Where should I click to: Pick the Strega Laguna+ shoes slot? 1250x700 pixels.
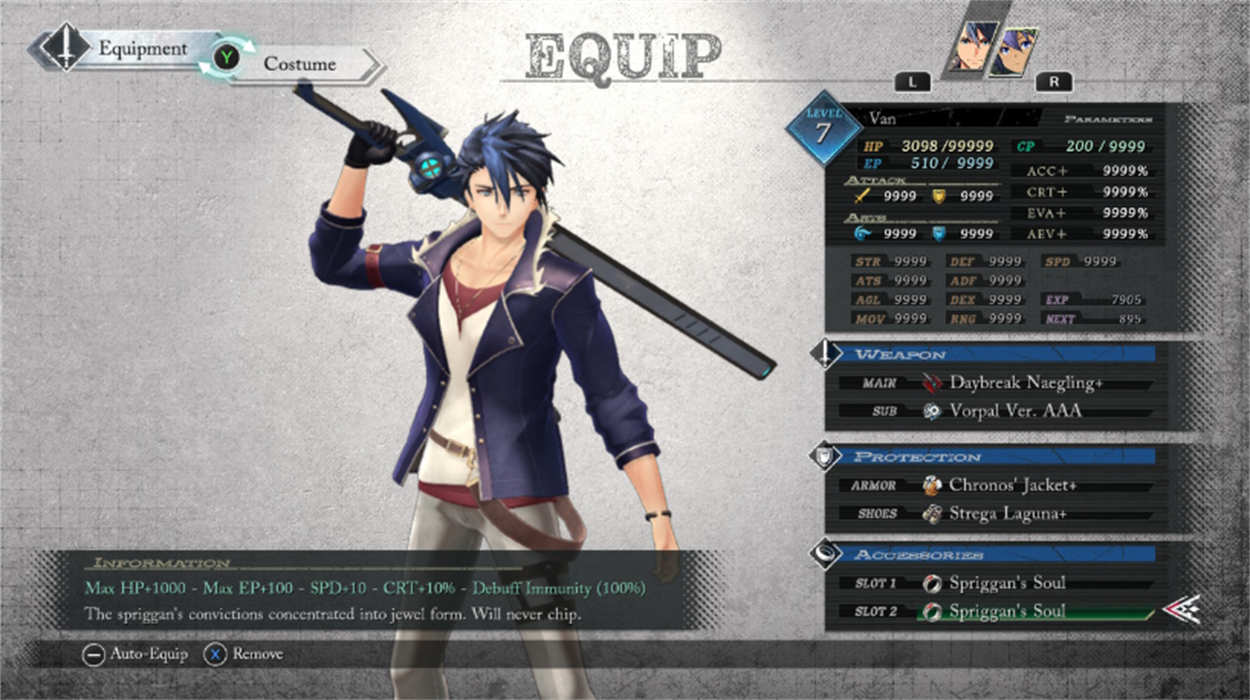click(1008, 514)
